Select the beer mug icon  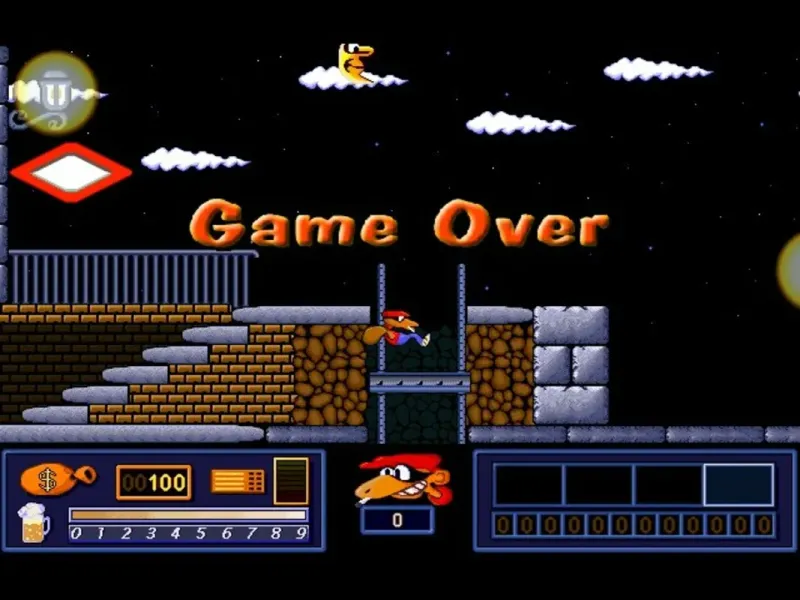coord(33,524)
